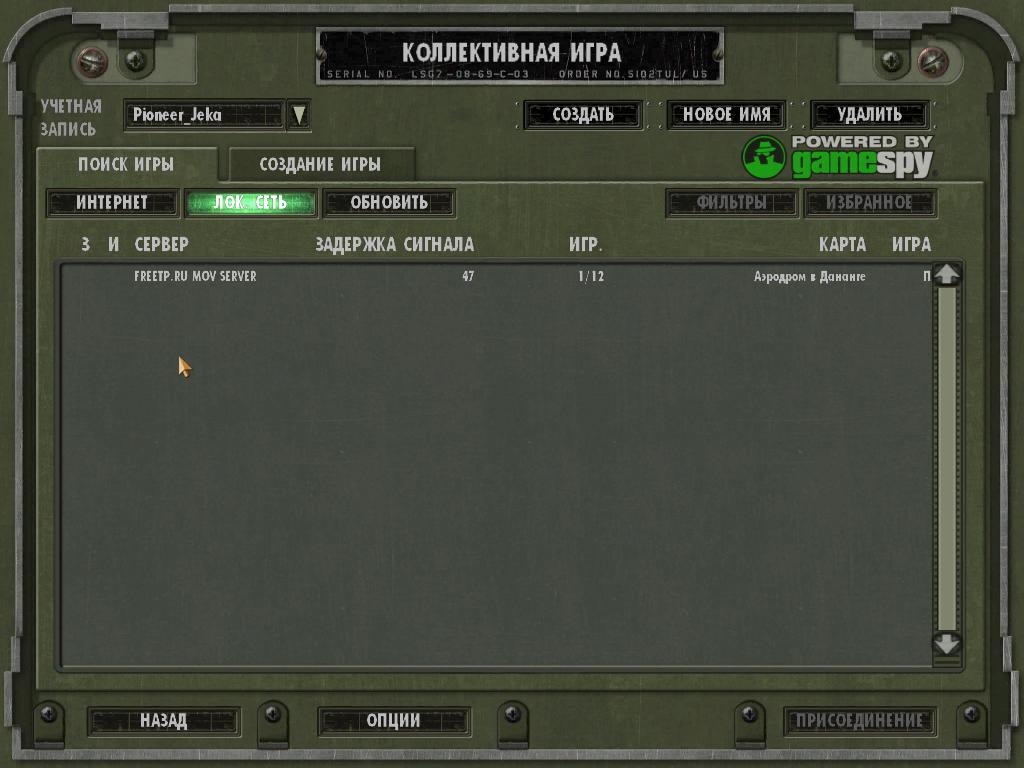
Task: Sort by ЗАДЕРЖКА СИГНАЛА column header
Action: click(x=394, y=244)
